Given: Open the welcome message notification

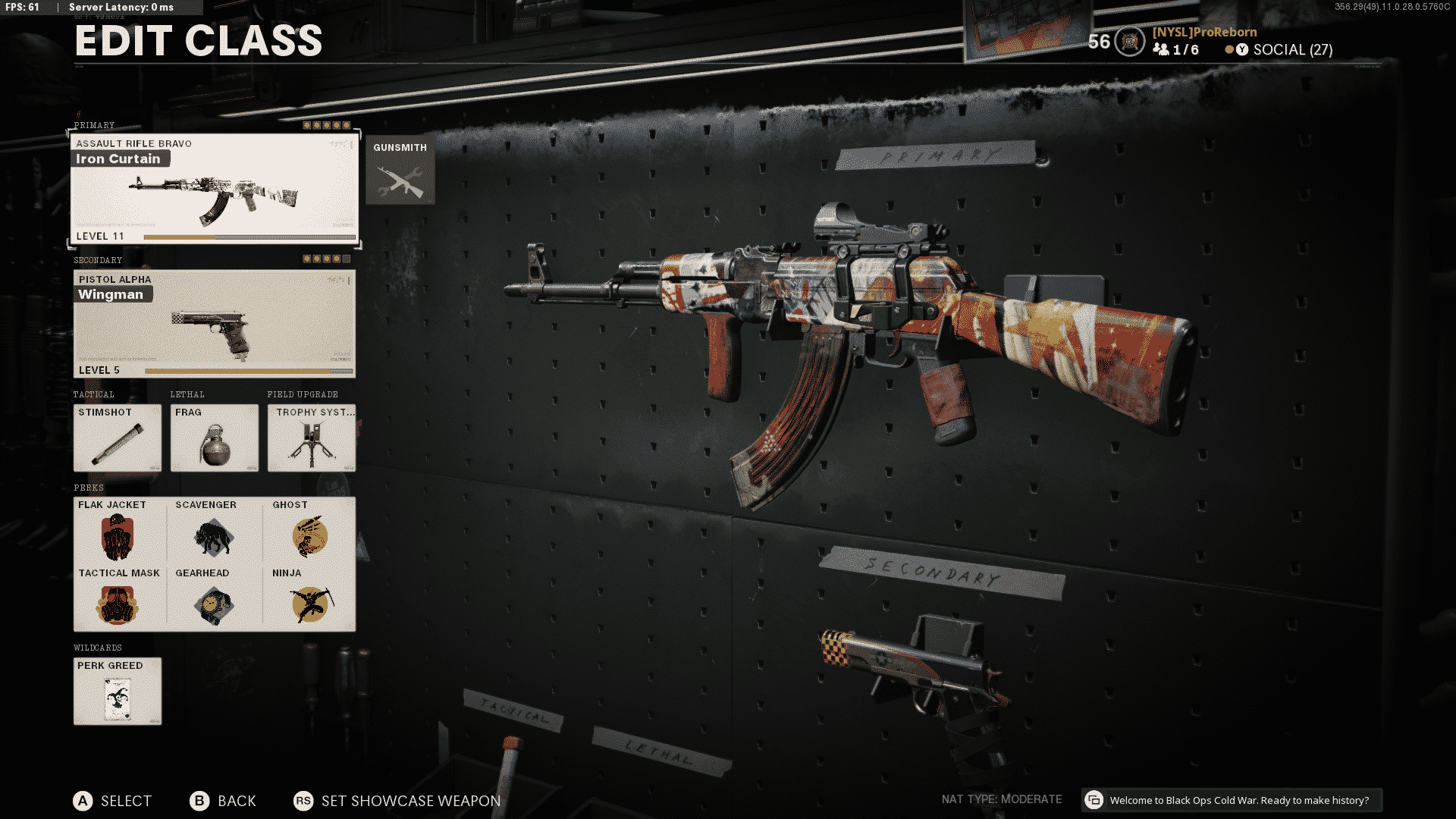Looking at the screenshot, I should pos(1231,800).
